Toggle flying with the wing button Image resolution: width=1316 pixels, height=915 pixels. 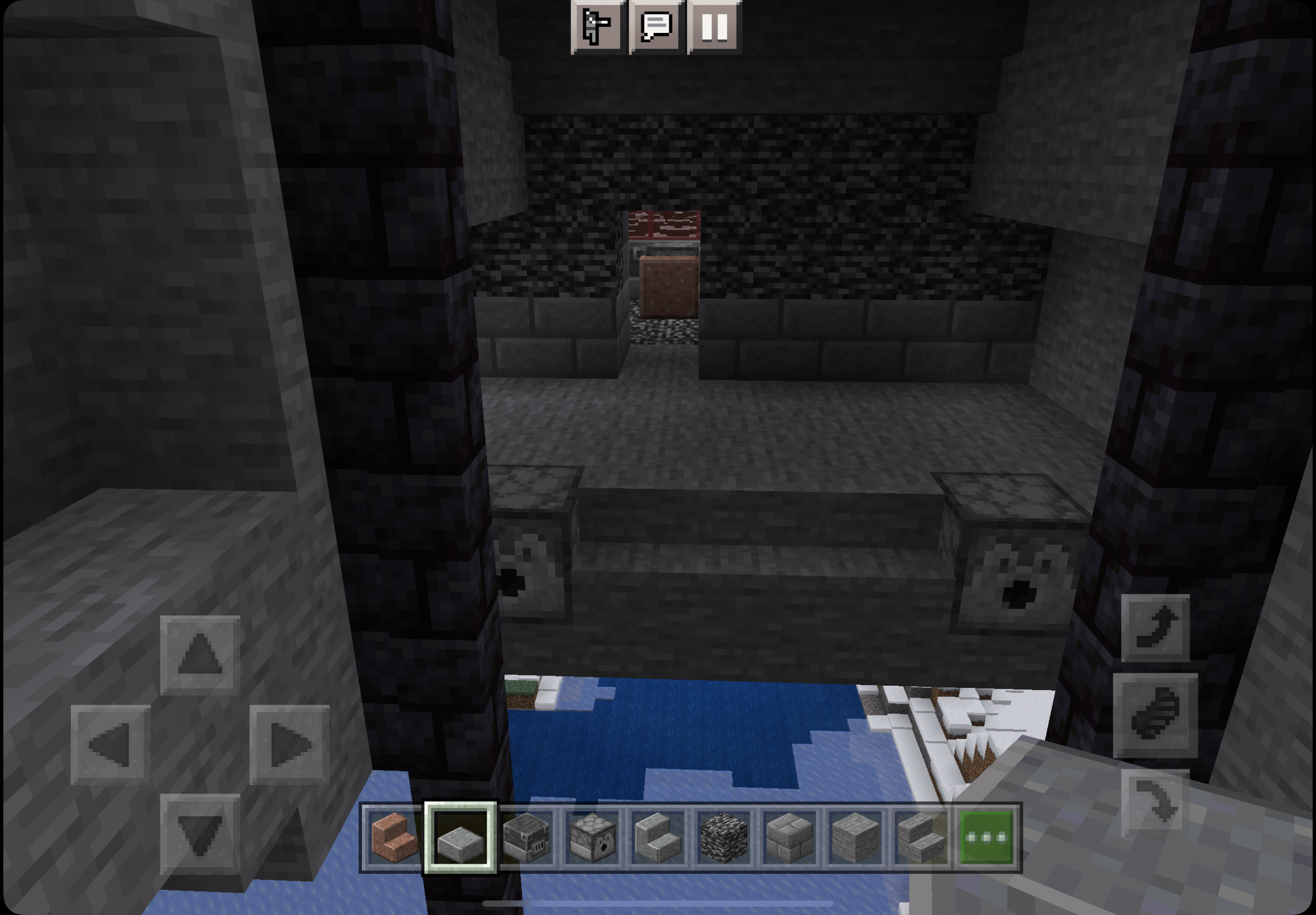point(1155,714)
